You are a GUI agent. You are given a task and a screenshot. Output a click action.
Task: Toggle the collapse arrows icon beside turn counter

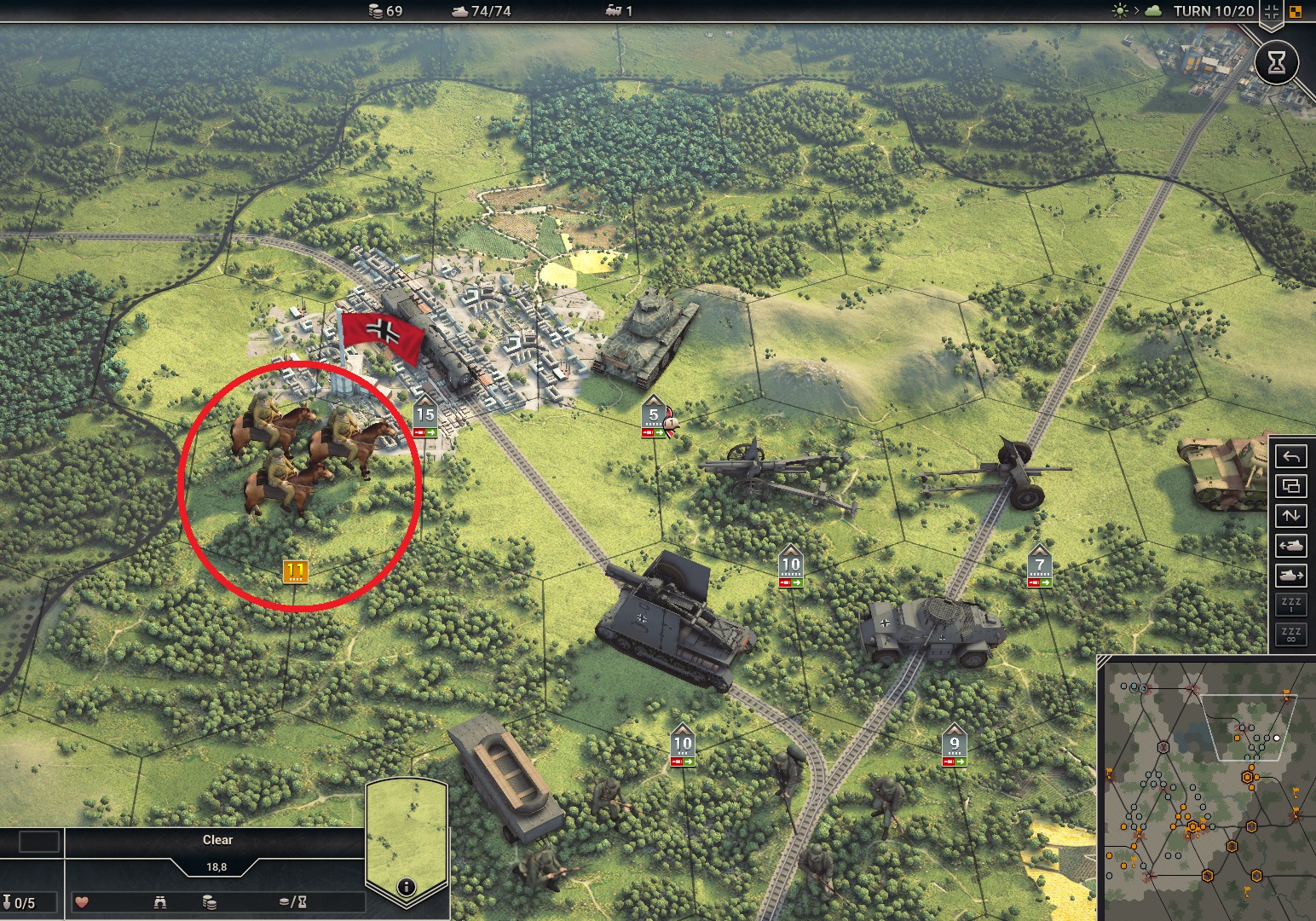pyautogui.click(x=1272, y=11)
